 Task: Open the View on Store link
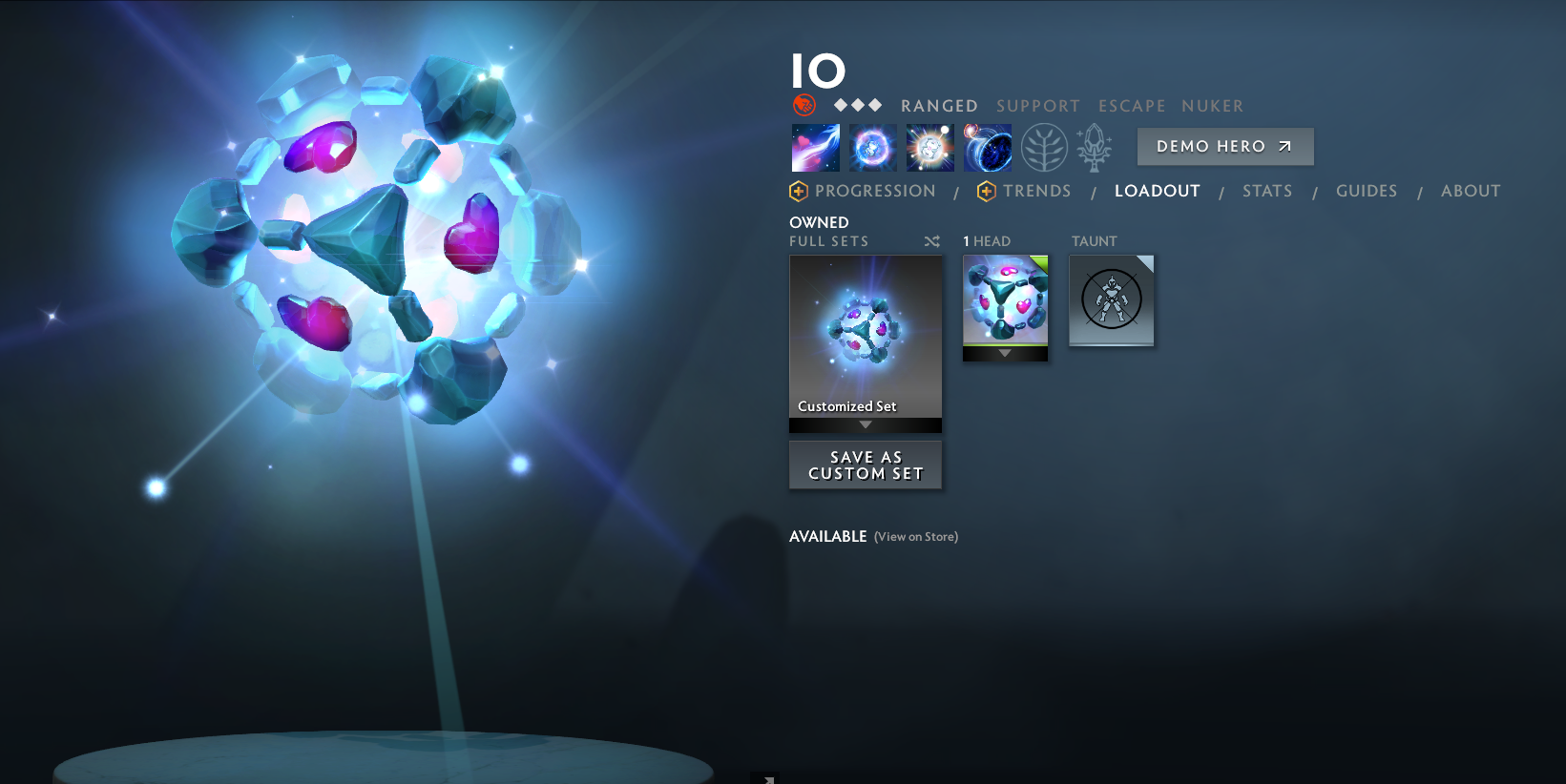[914, 537]
